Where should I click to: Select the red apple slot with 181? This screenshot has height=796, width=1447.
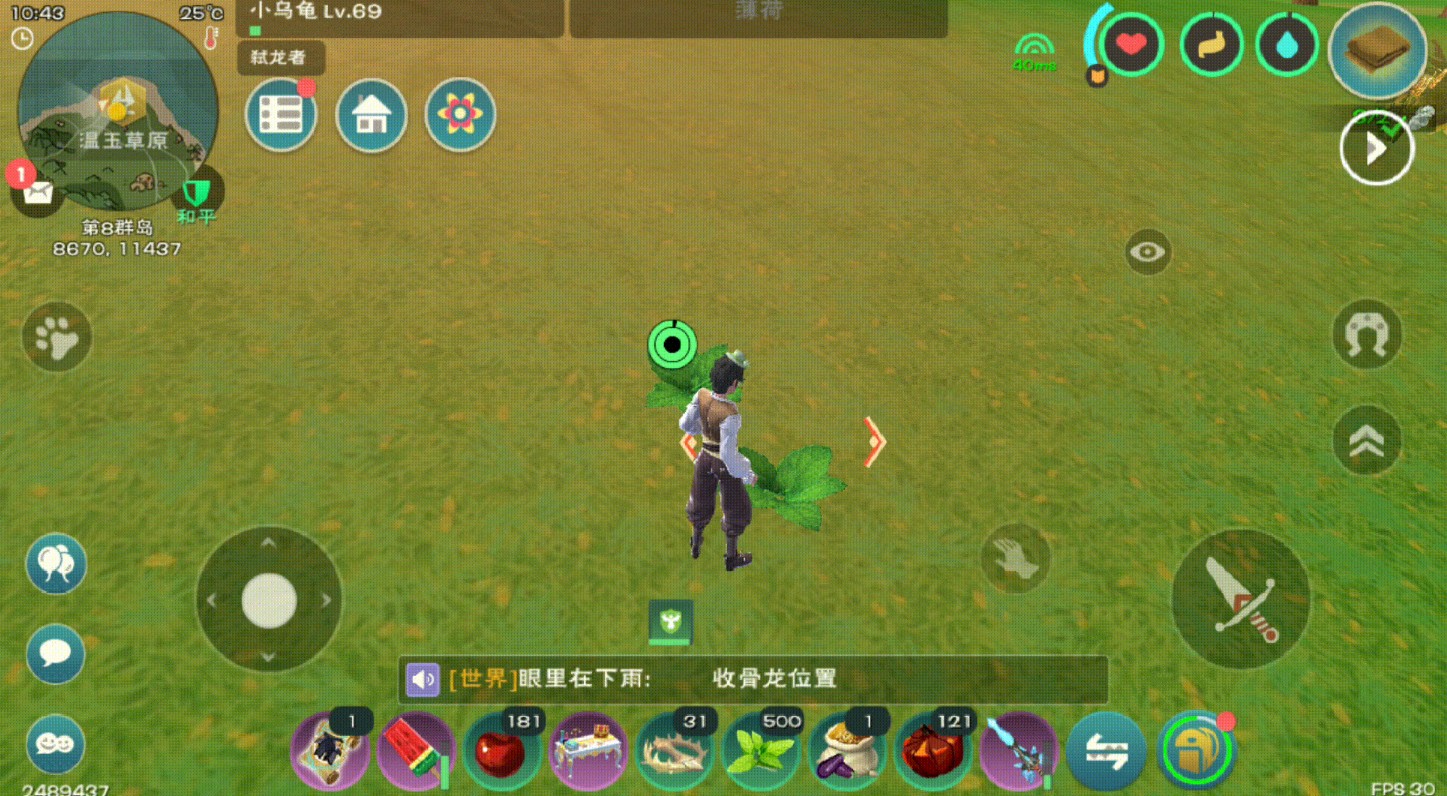(x=502, y=752)
